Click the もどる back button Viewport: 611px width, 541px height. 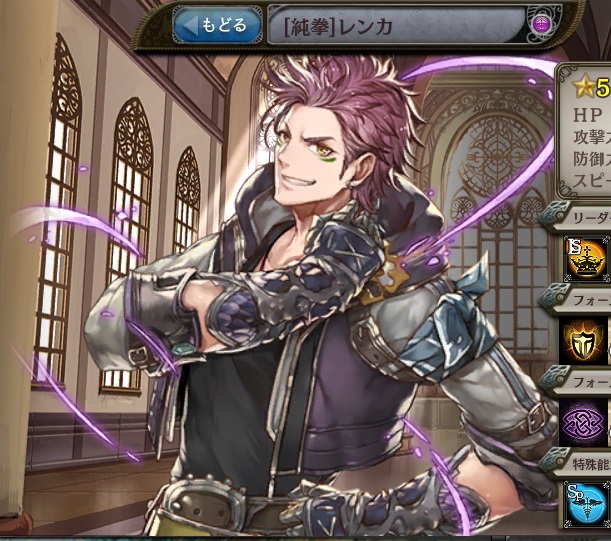click(217, 25)
